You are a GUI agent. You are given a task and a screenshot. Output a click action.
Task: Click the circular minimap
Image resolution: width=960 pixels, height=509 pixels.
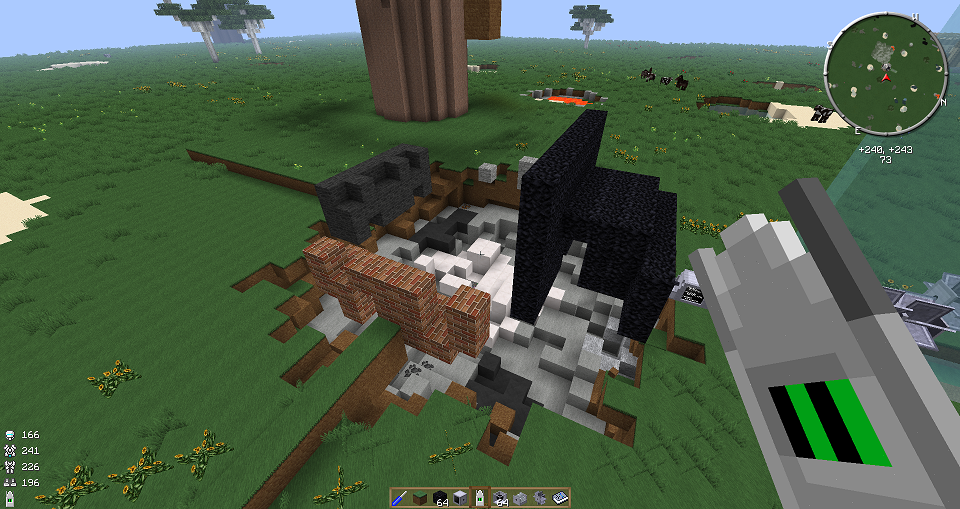click(x=886, y=76)
